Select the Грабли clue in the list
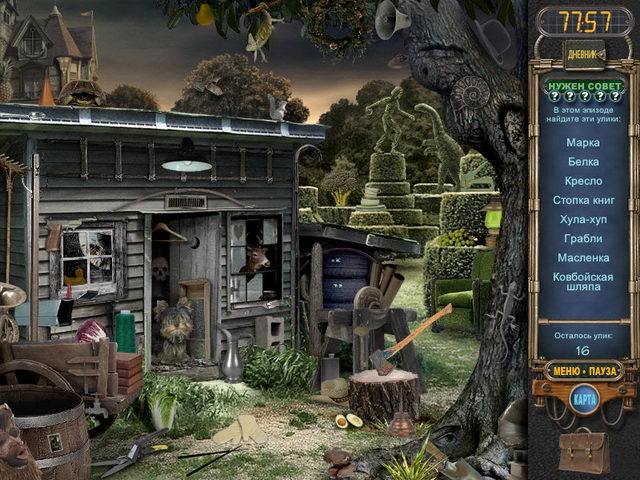This screenshot has height=480, width=640. [583, 238]
